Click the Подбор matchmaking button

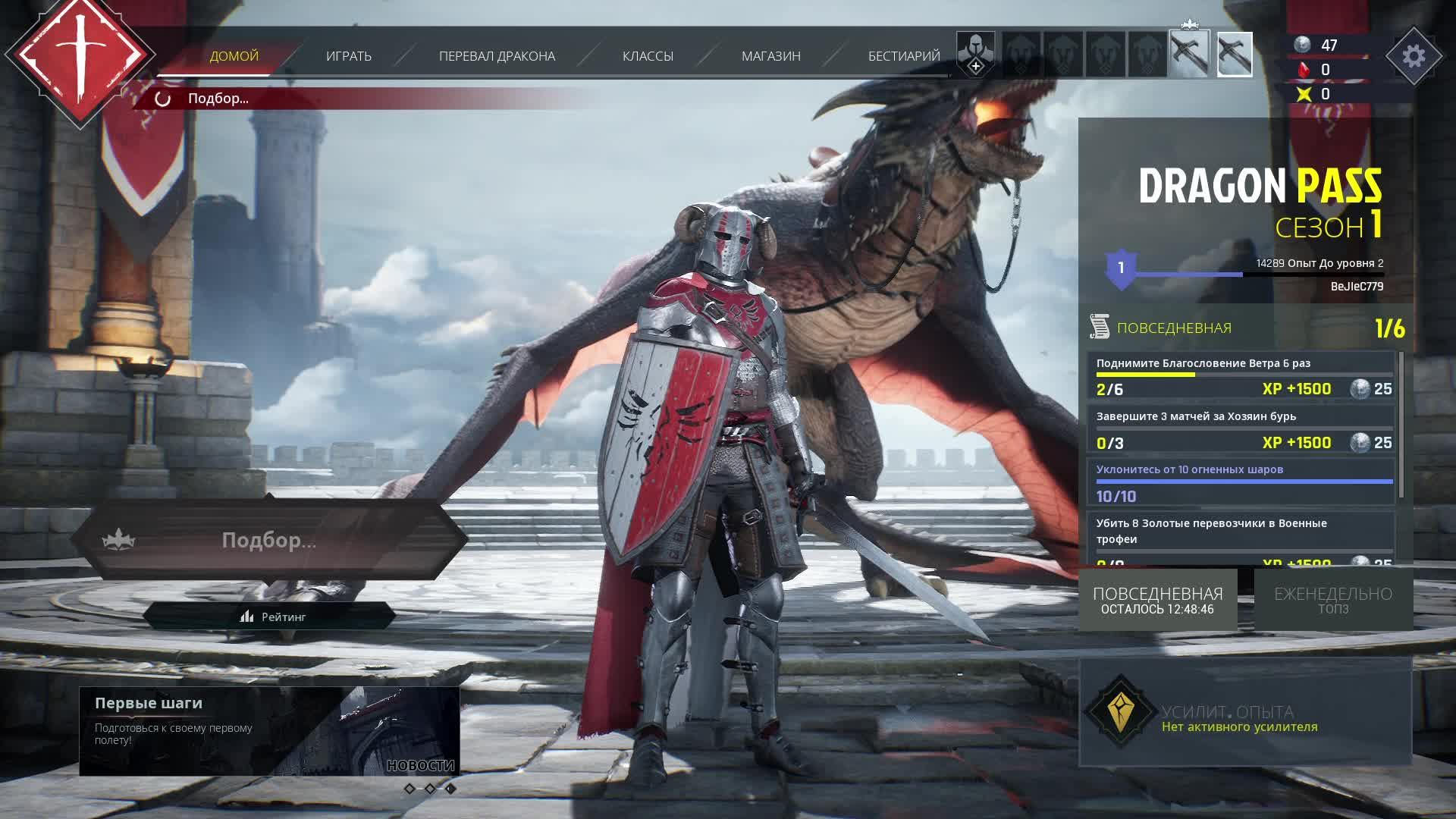[269, 540]
